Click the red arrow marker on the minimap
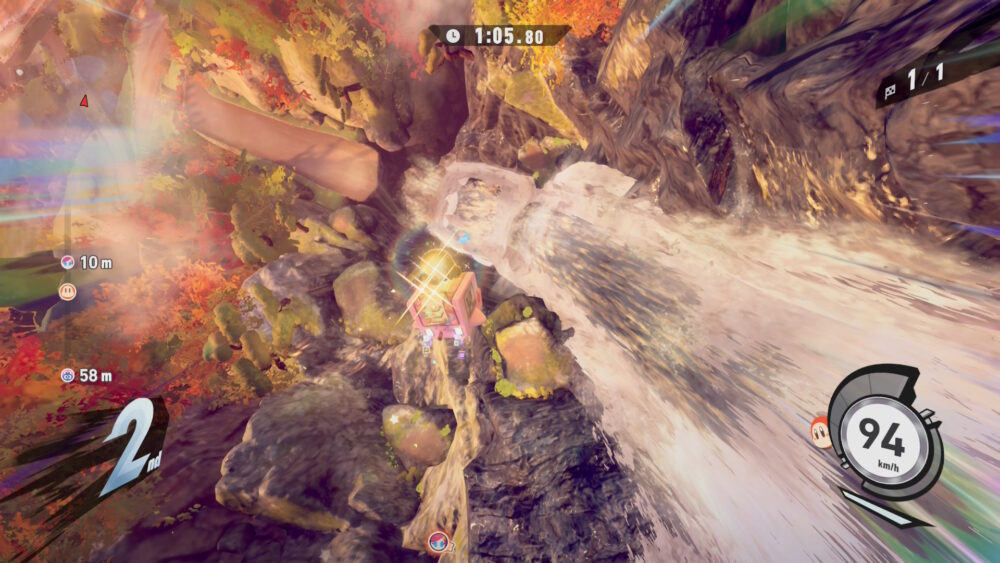 click(84, 100)
